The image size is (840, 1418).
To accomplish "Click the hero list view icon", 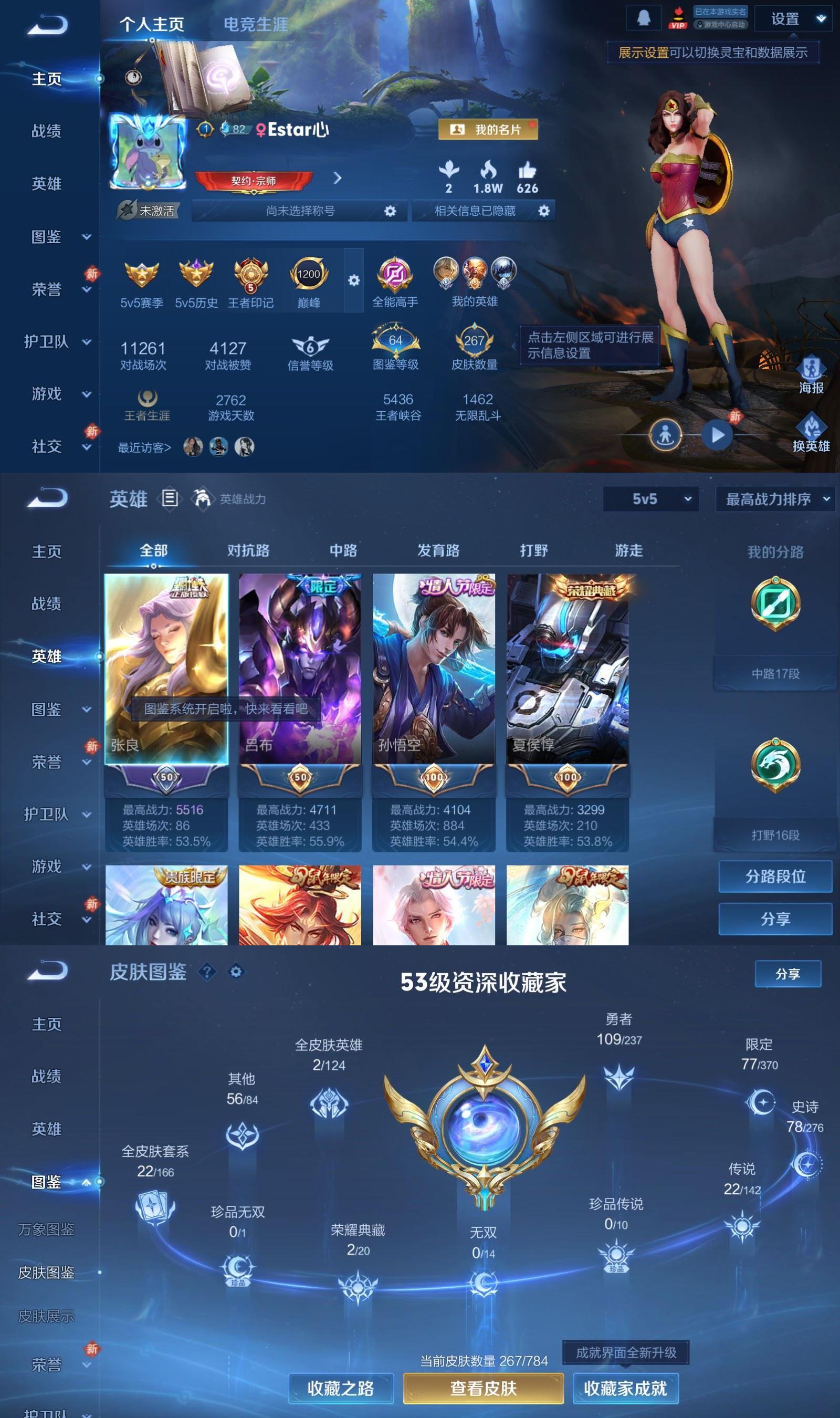I will [169, 498].
